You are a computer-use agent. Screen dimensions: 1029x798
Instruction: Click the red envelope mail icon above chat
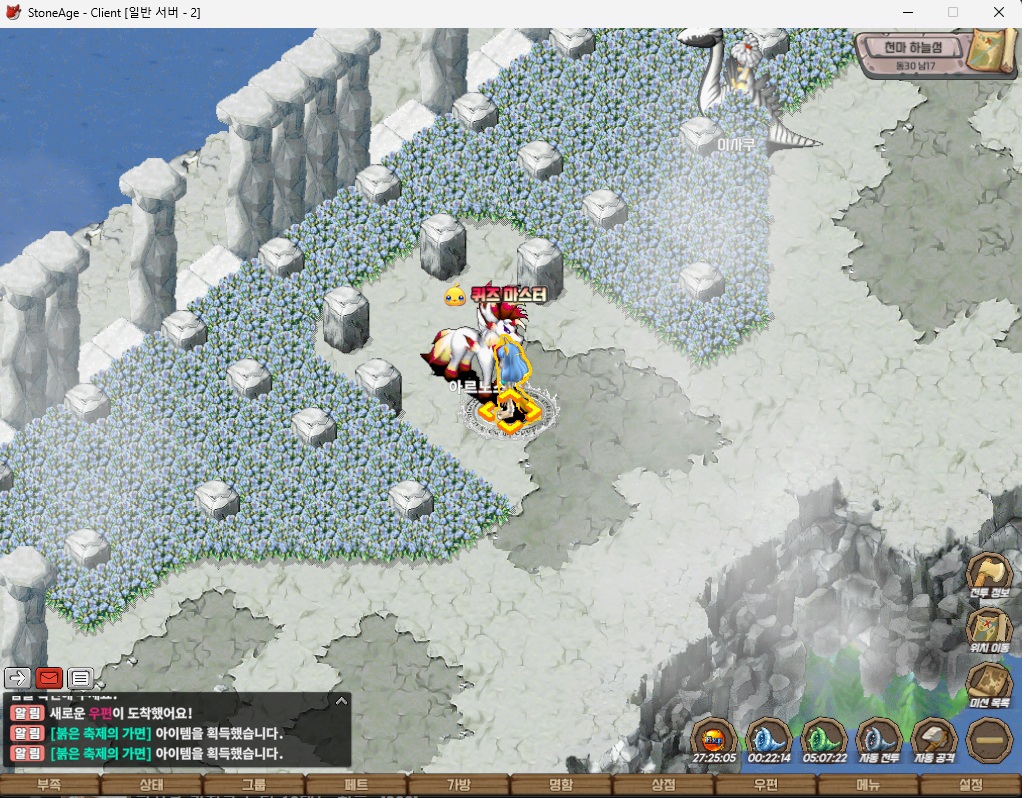click(x=49, y=678)
